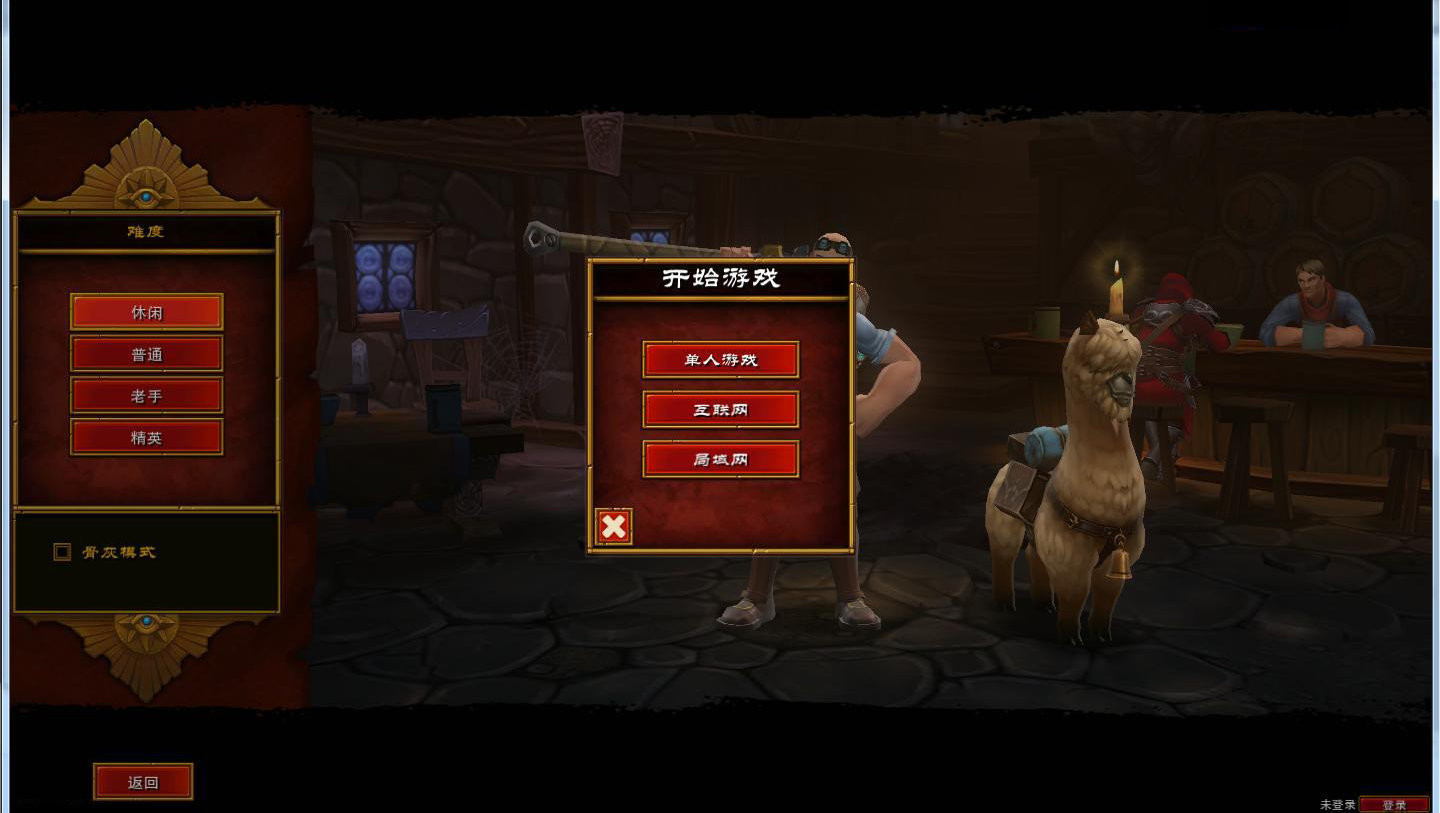
Task: Open the 互联网 internet game option
Action: pos(721,409)
